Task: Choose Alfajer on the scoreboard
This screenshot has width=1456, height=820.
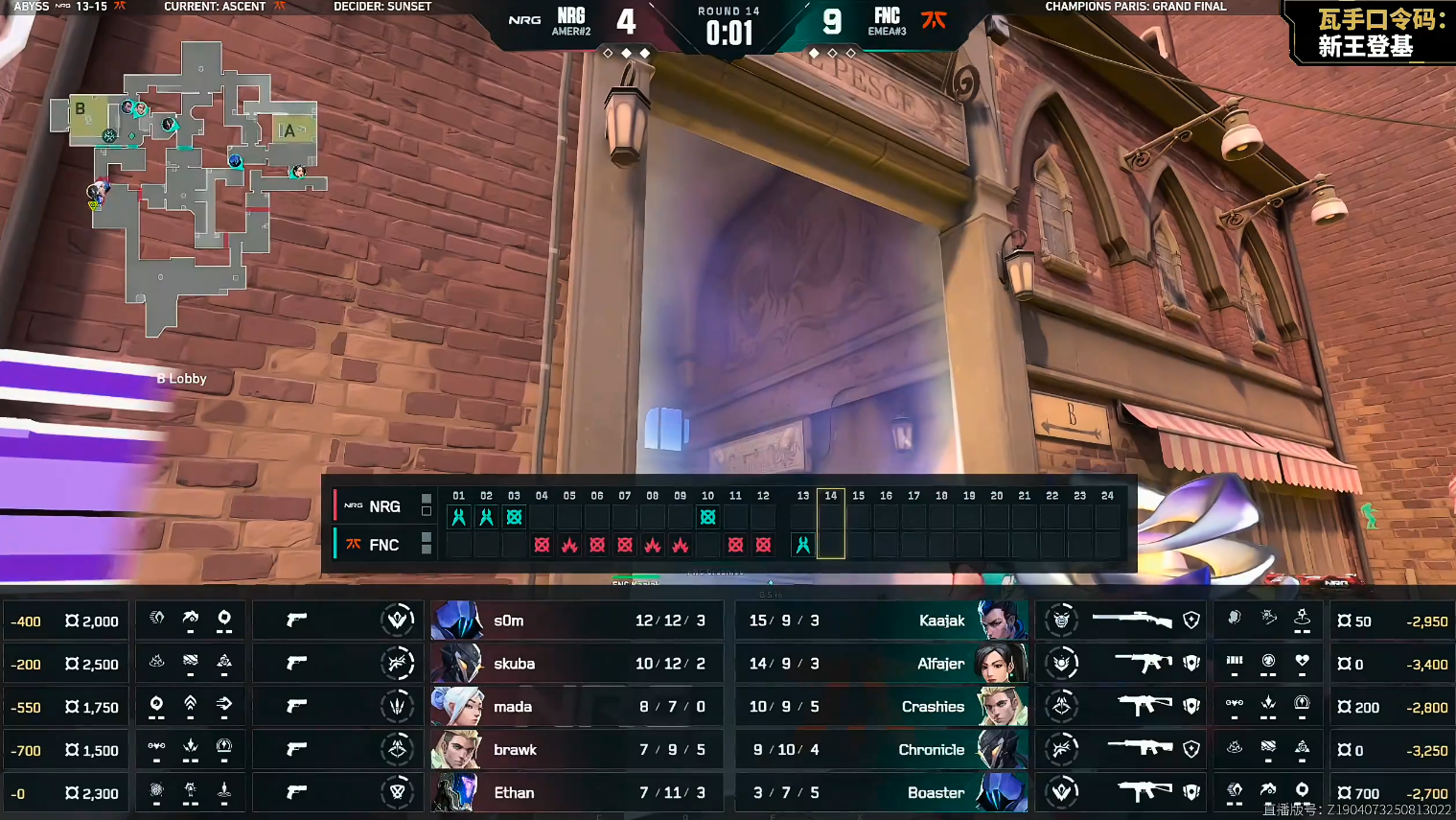Action: tap(880, 664)
